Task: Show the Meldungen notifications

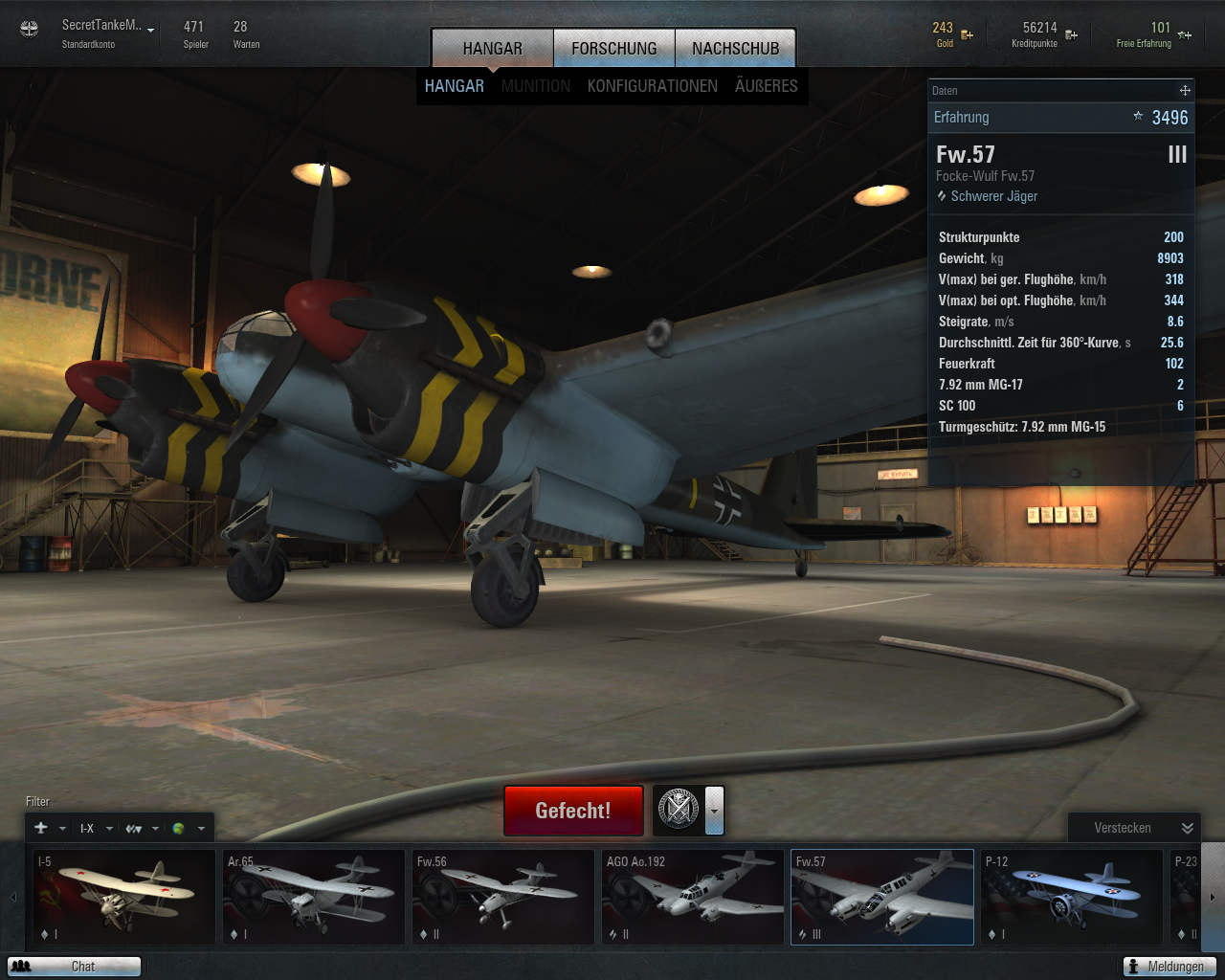Action: pos(1169,967)
